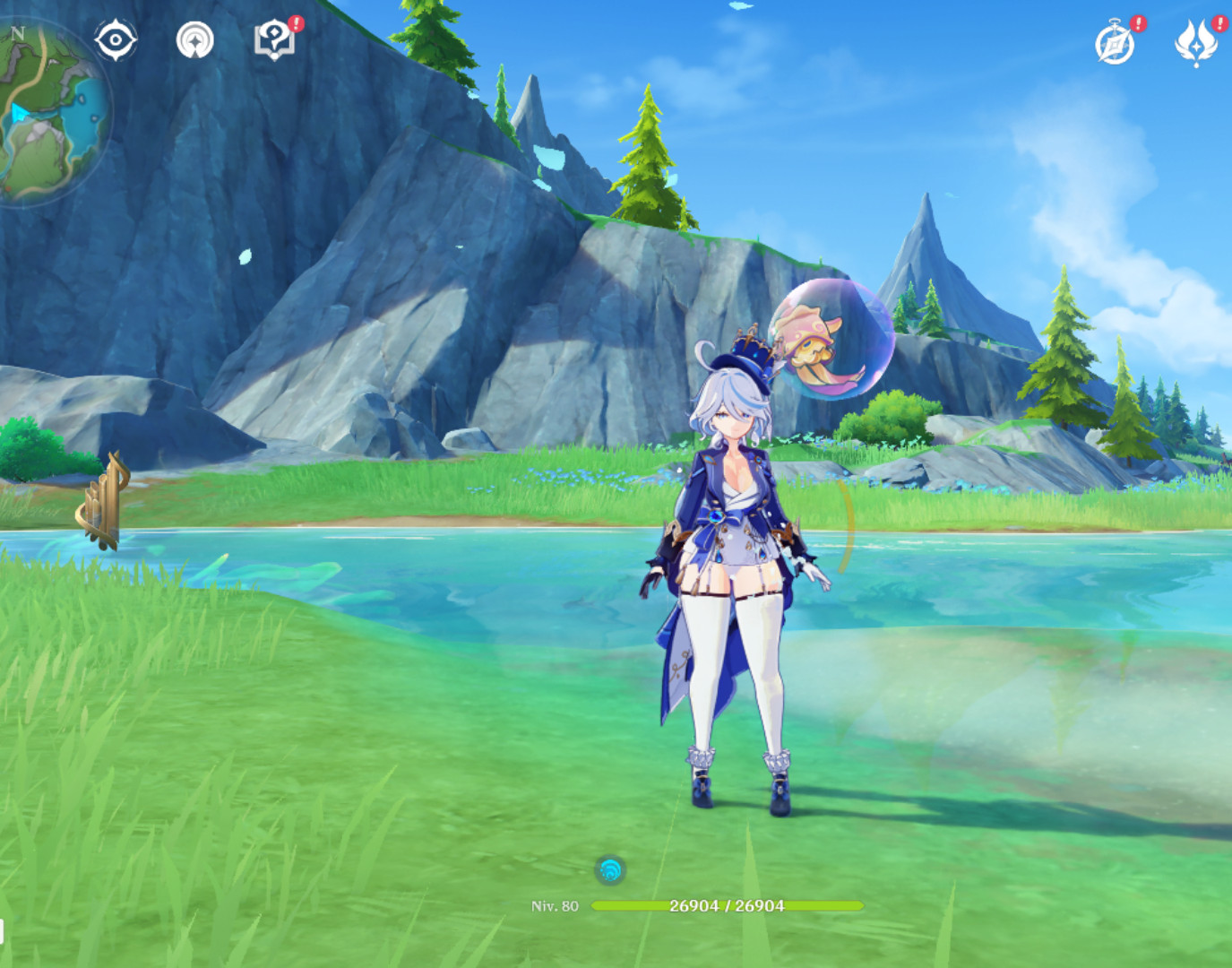Open the minimap in the top-left corner
This screenshot has height=968, width=1232.
(x=54, y=99)
